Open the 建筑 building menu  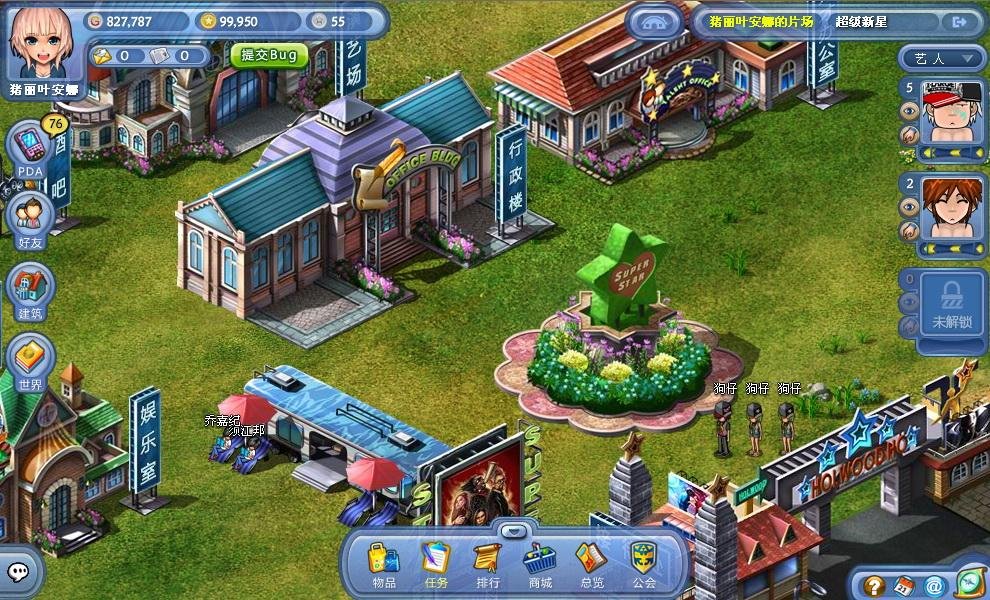coord(31,290)
